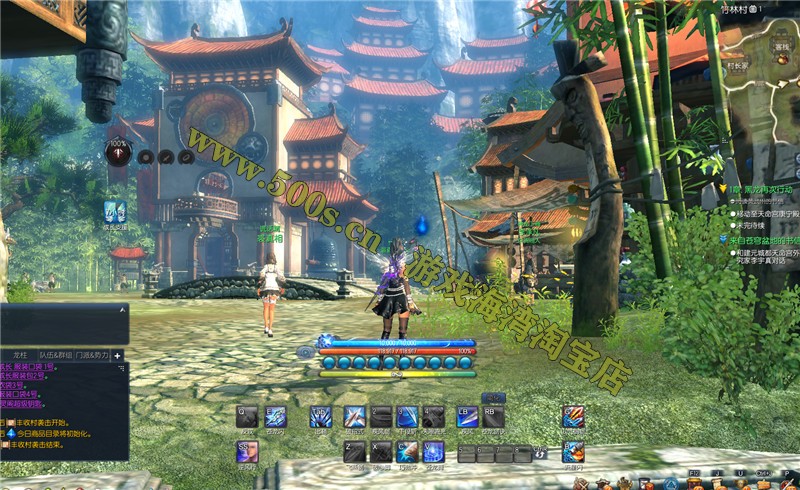Image resolution: width=800 pixels, height=490 pixels.
Task: Activate the LB sword skill
Action: click(x=467, y=417)
